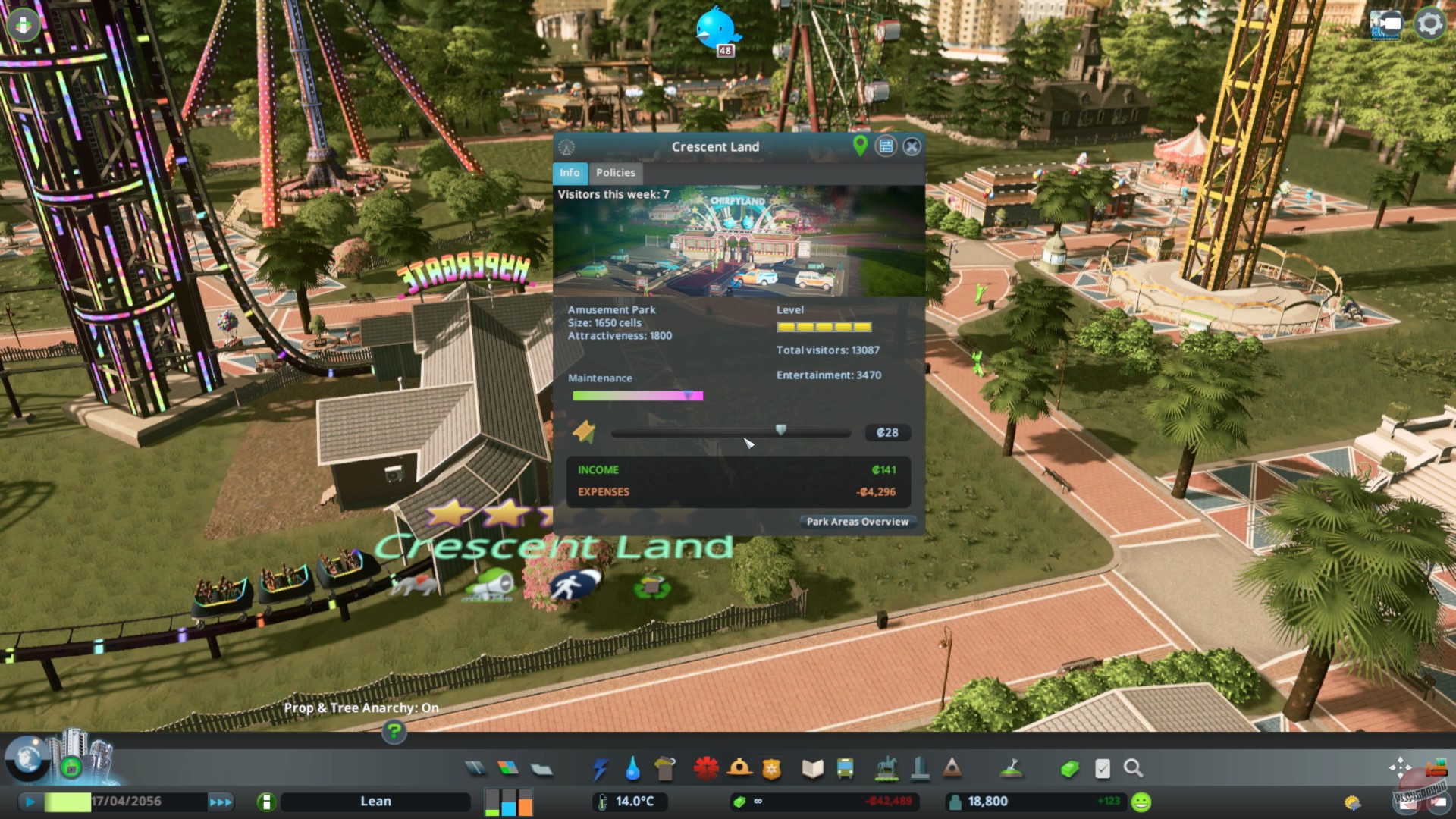Open the Education menu

tap(811, 769)
